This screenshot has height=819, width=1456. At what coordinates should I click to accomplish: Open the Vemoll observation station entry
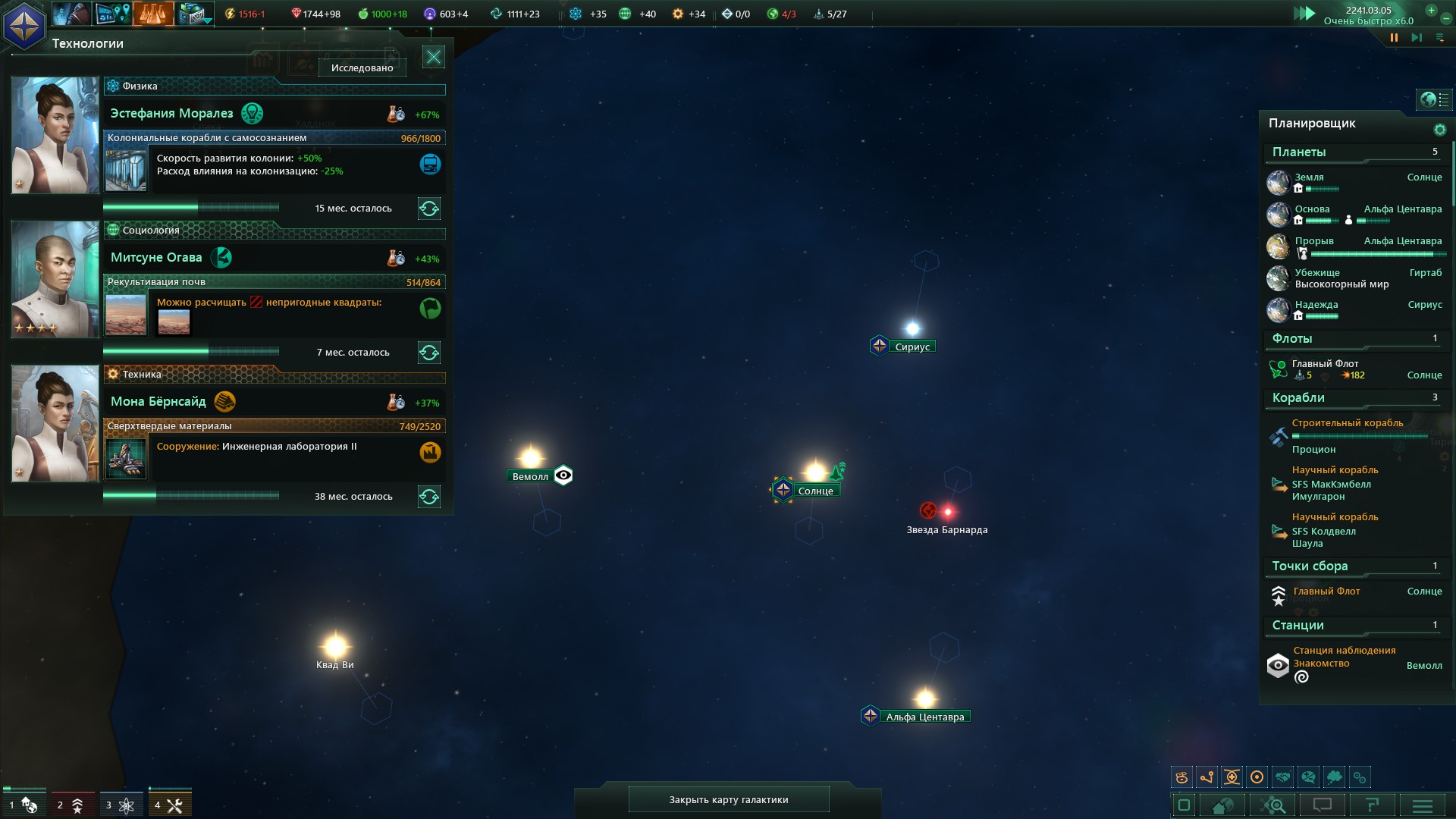[x=1344, y=651]
